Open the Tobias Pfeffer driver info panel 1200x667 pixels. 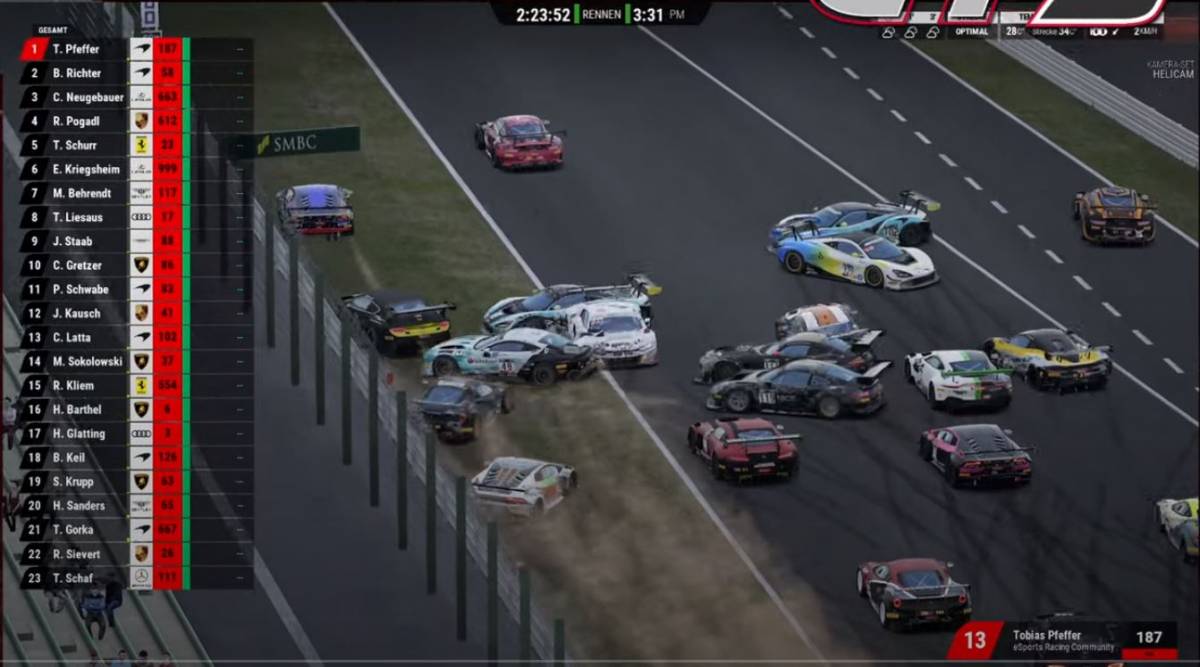tap(1064, 640)
